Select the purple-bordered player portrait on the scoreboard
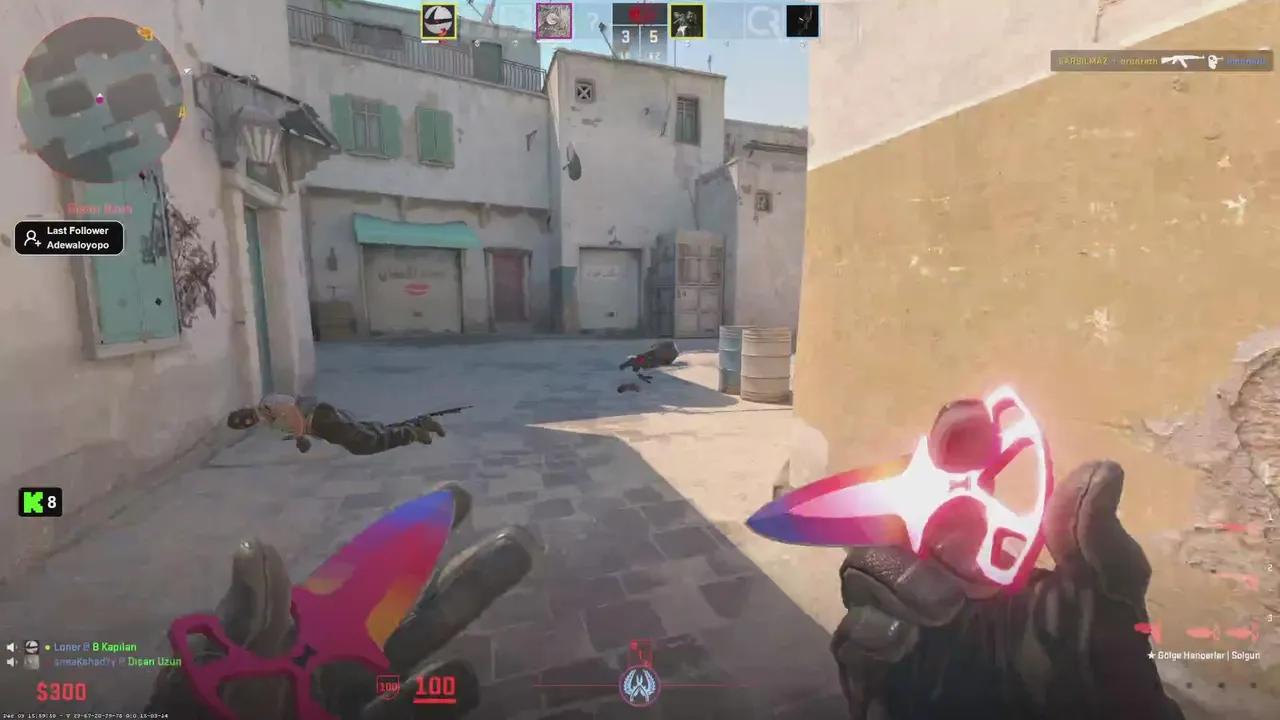The height and width of the screenshot is (720, 1280). pos(554,20)
